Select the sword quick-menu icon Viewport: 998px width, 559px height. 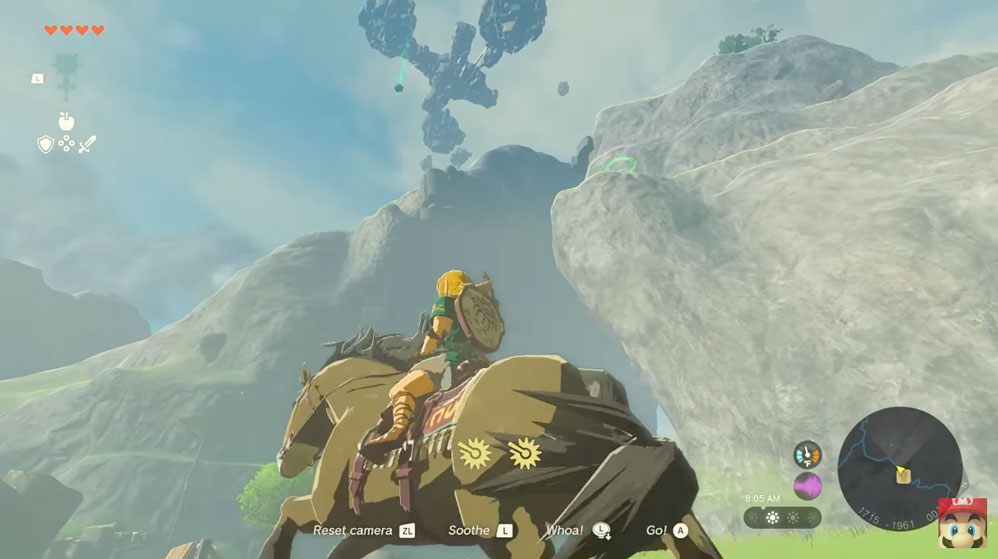click(x=87, y=144)
